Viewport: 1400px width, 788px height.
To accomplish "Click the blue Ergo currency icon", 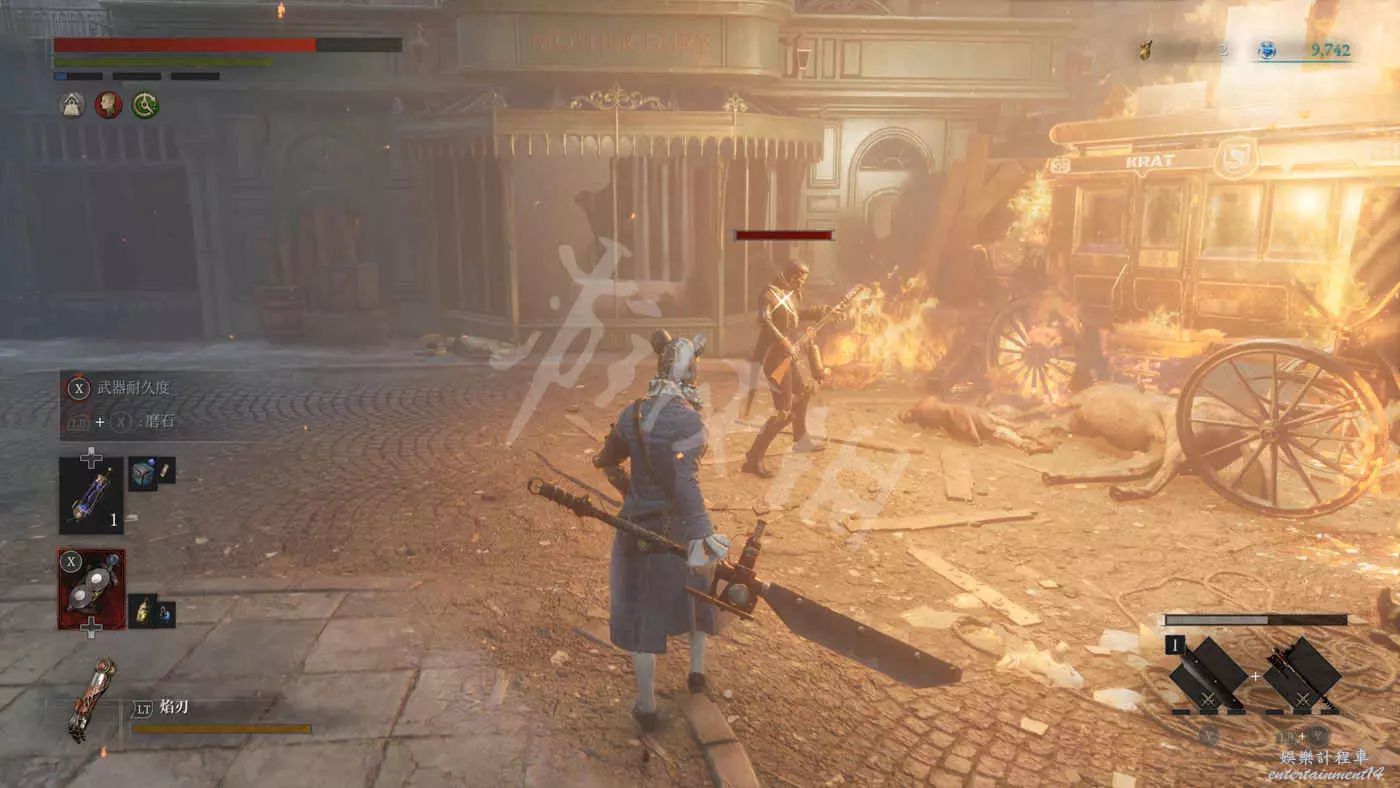I will tap(1268, 49).
